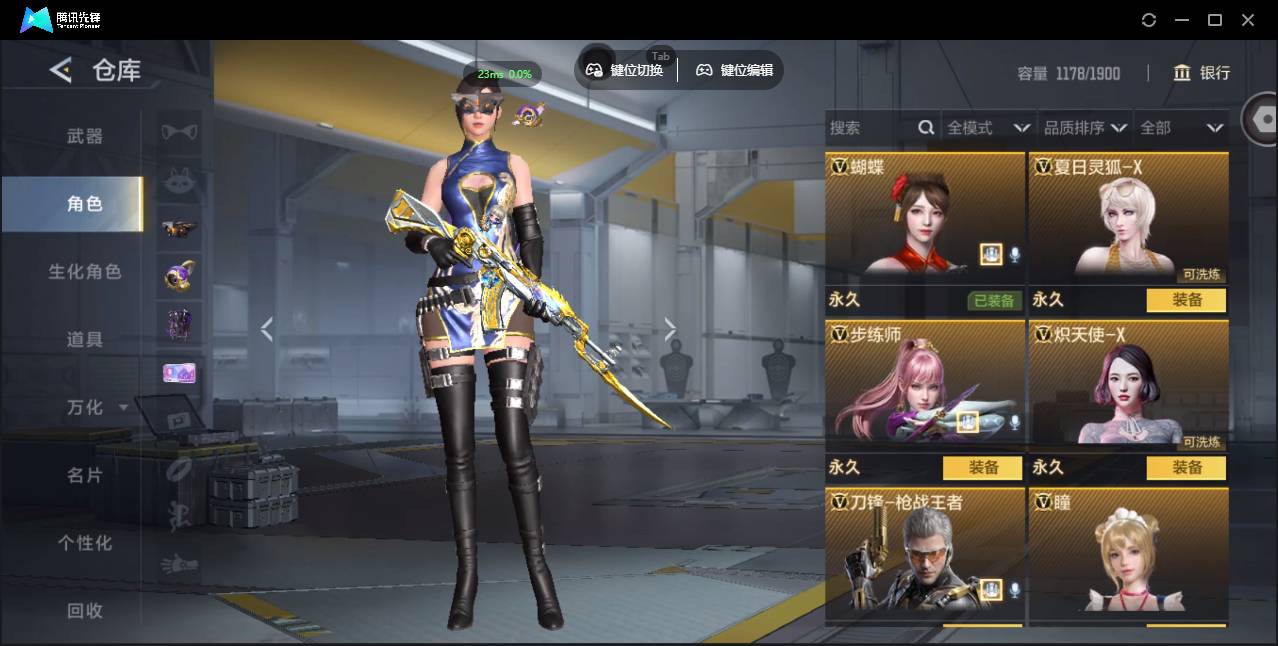The height and width of the screenshot is (646, 1278).
Task: Open the 品质排序 sort dropdown
Action: coord(1085,128)
